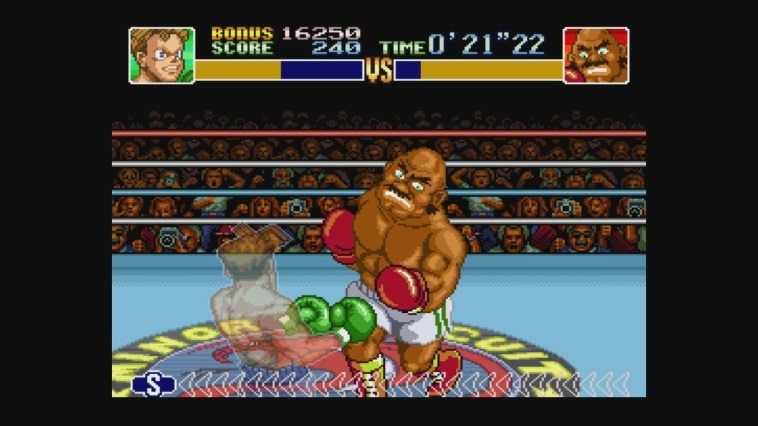Click the blue S power meter icon
The width and height of the screenshot is (758, 426).
[154, 384]
